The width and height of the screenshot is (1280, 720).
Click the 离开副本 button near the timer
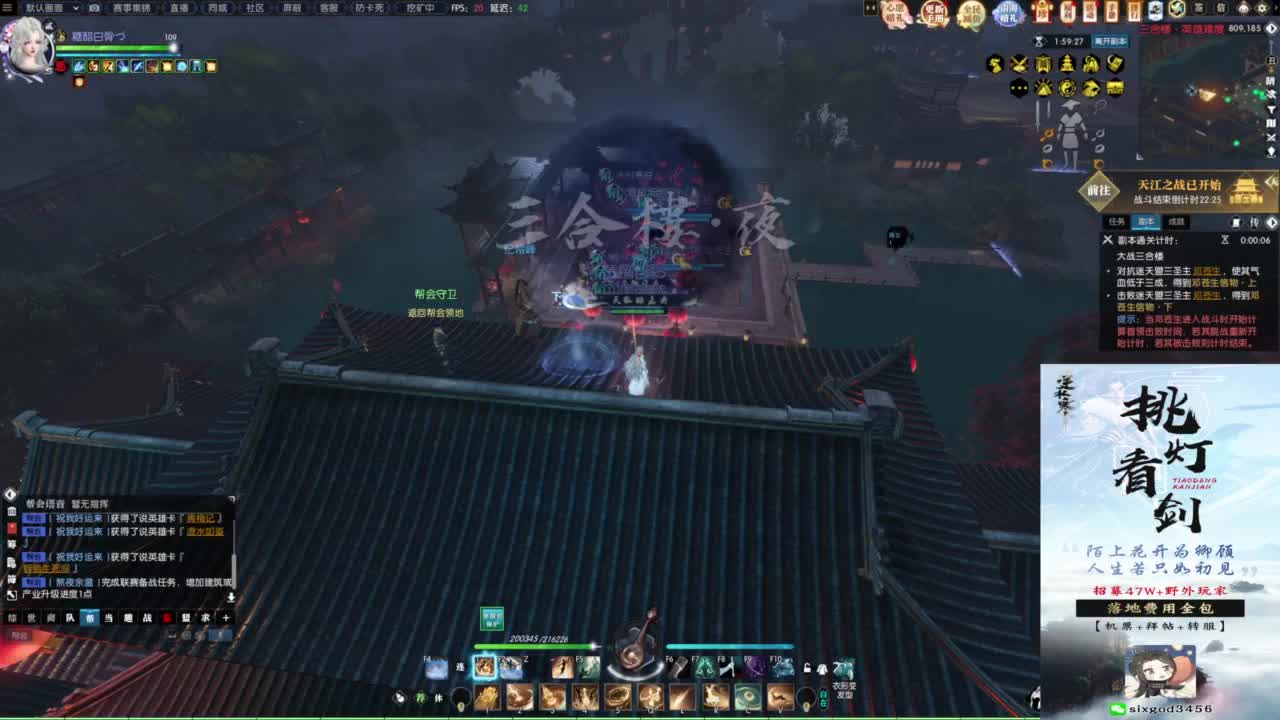(x=1110, y=41)
